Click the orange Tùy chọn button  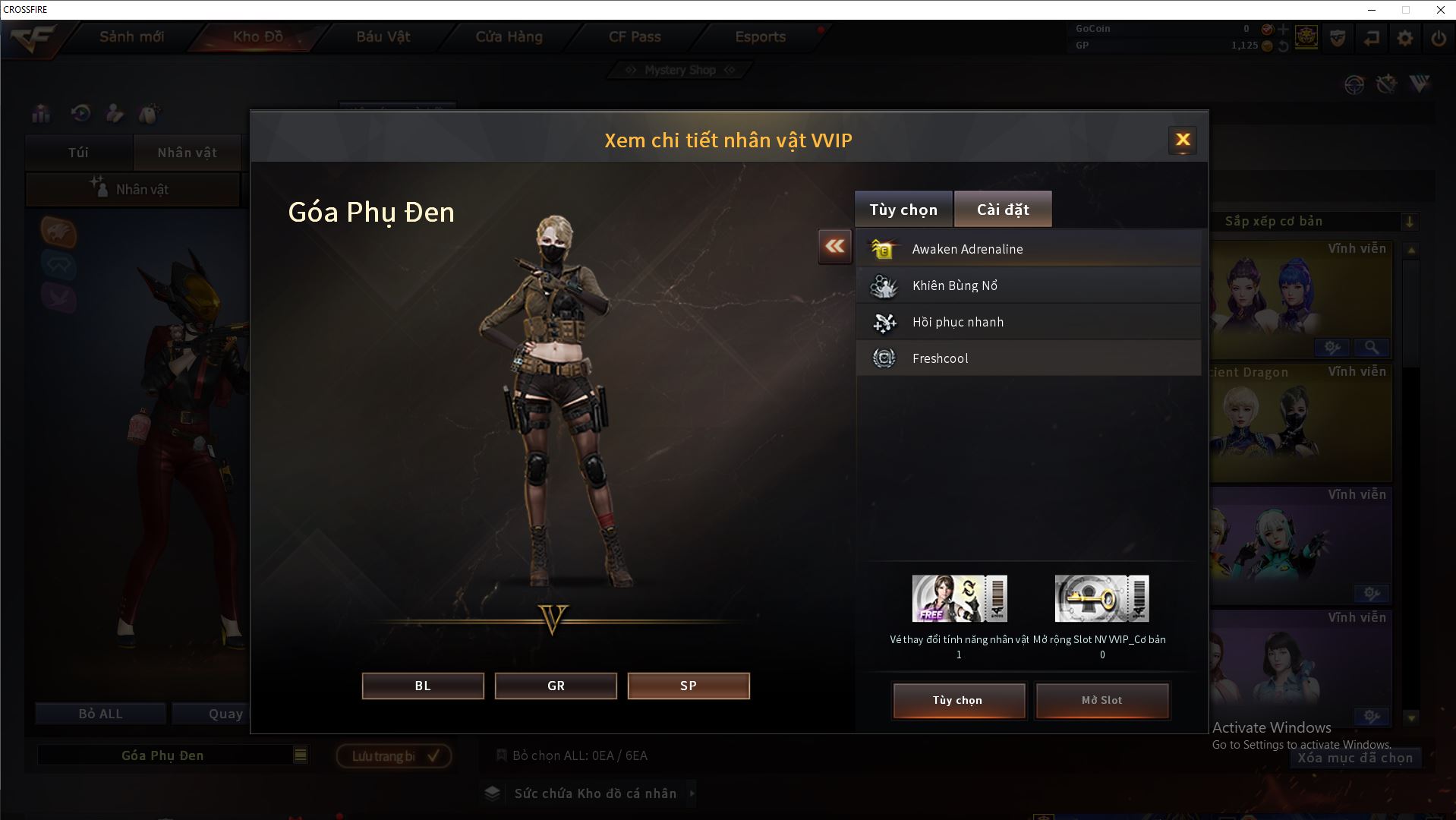tap(958, 700)
